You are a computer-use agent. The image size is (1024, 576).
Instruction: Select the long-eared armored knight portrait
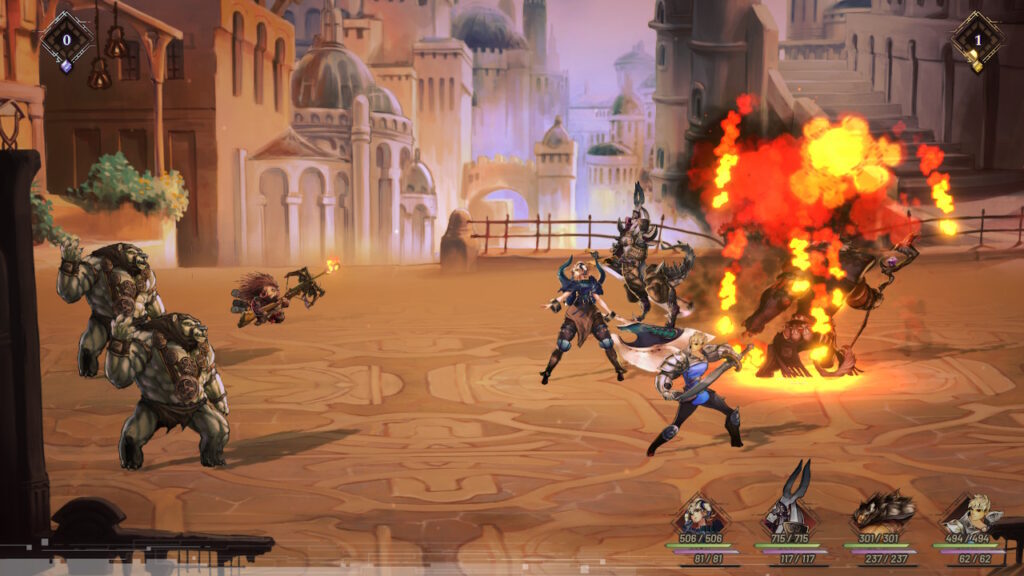point(788,512)
